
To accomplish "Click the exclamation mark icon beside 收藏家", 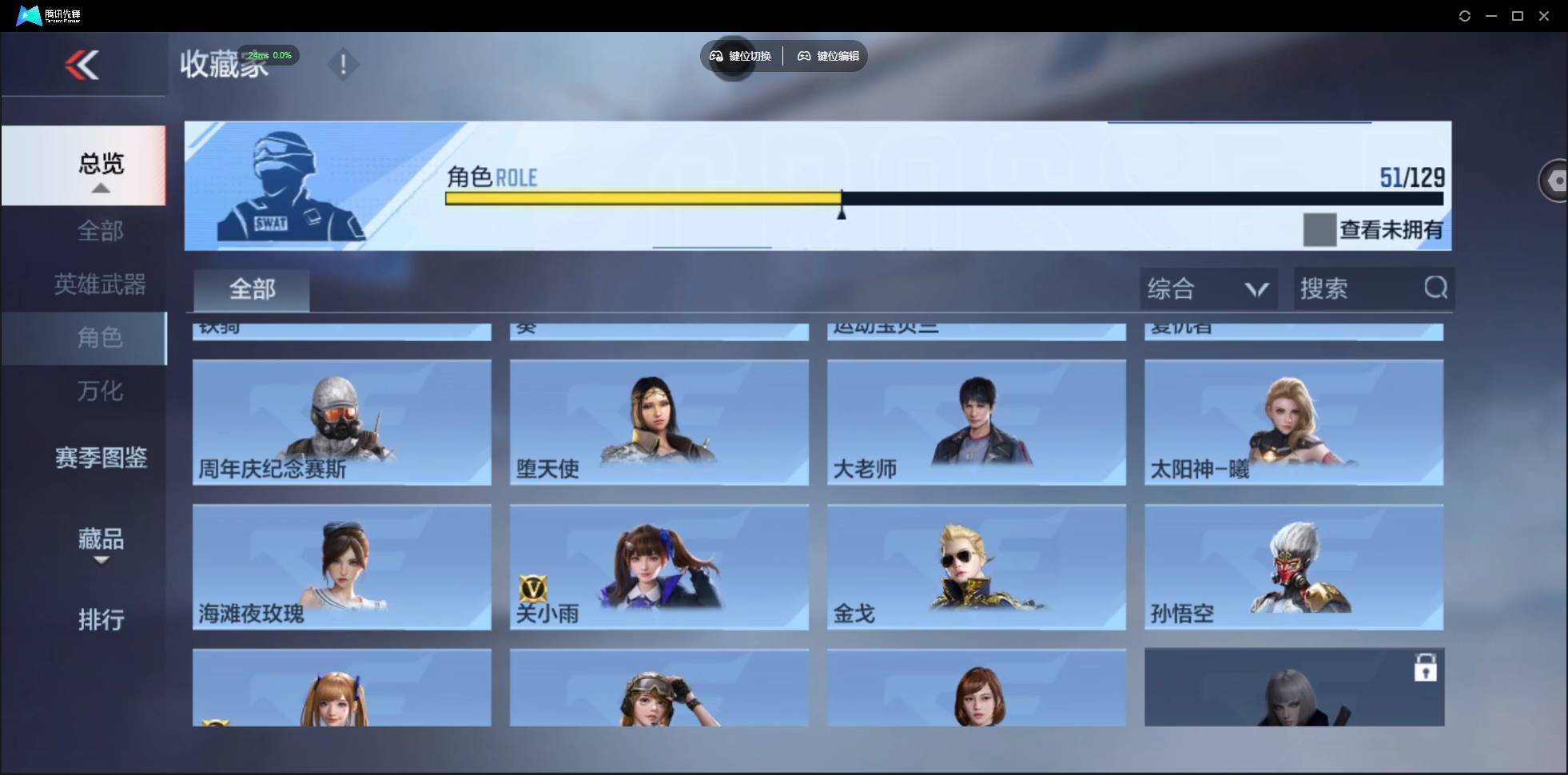I will (343, 64).
